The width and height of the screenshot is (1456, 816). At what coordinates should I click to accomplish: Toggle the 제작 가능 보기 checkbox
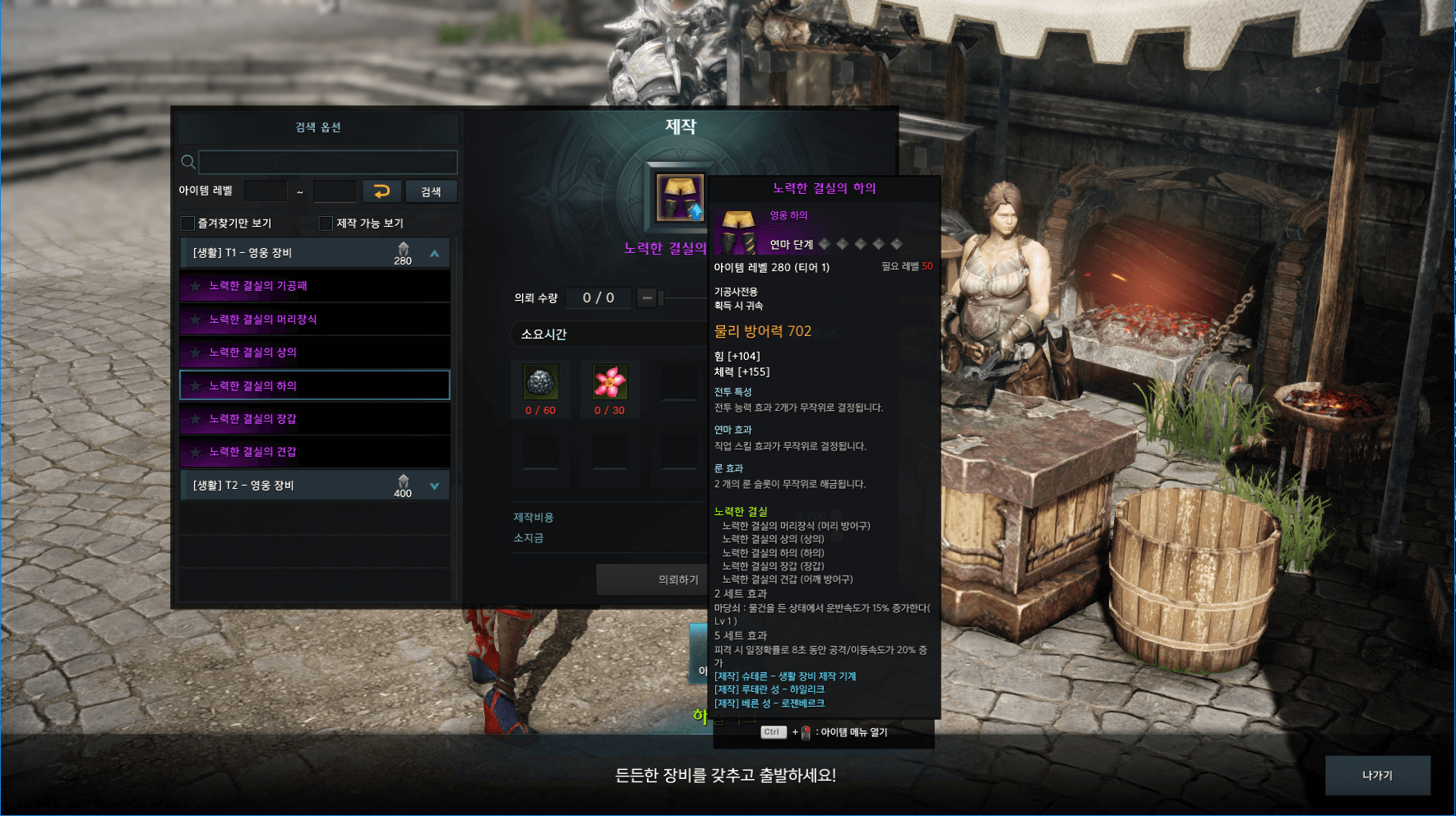[x=326, y=224]
